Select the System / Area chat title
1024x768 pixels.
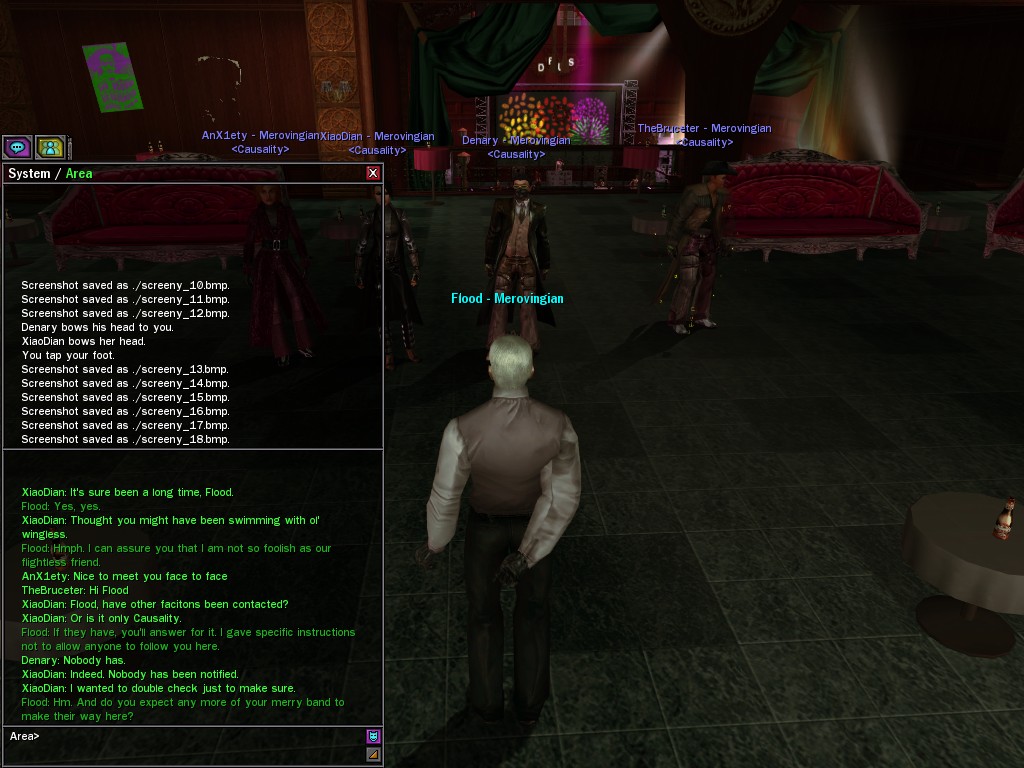(x=50, y=173)
